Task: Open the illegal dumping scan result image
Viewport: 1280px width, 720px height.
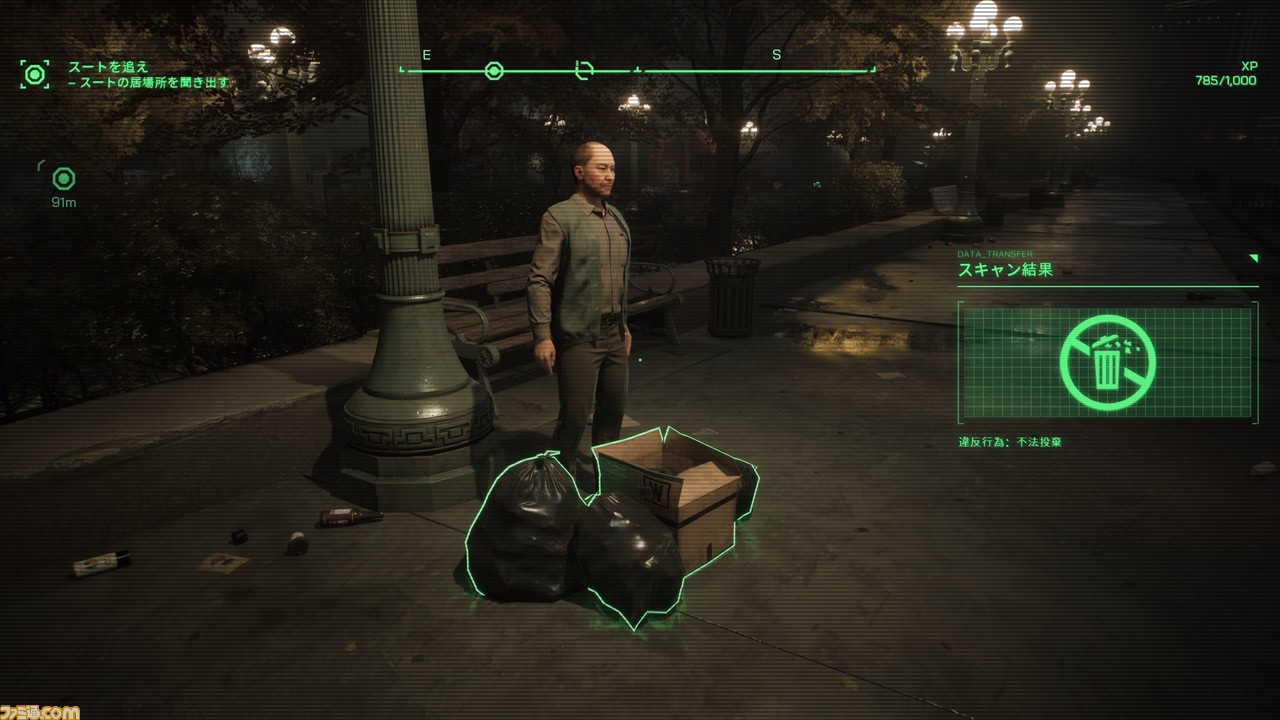Action: tap(1107, 361)
